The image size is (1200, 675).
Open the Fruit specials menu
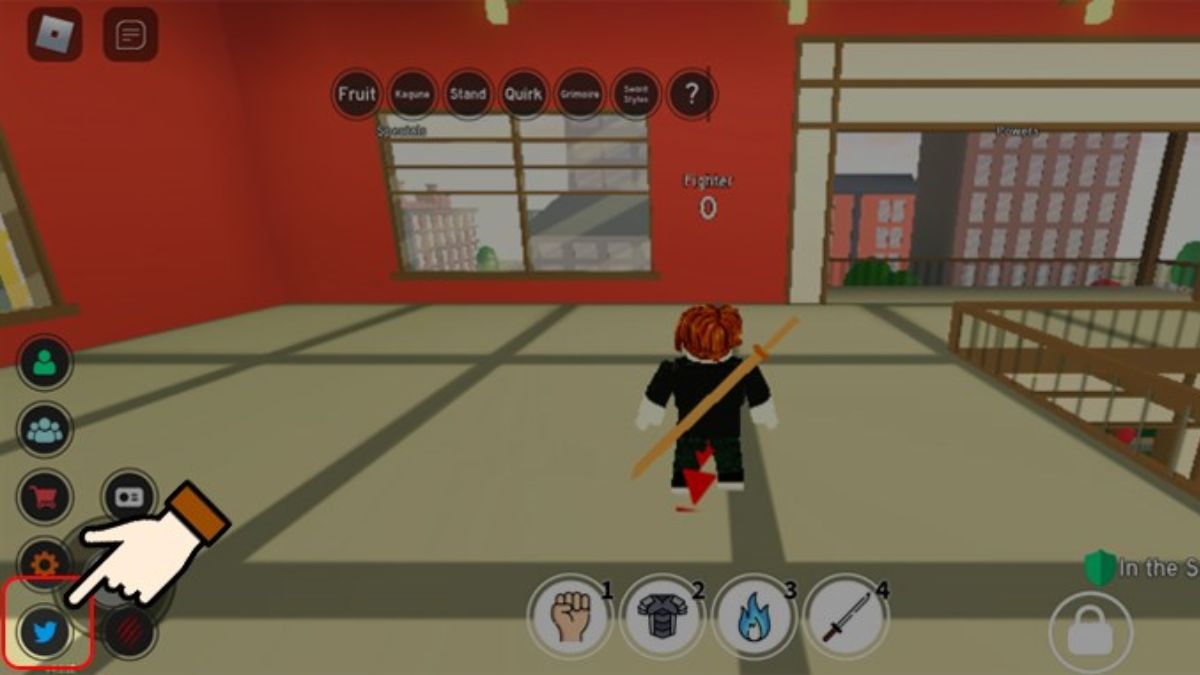[357, 95]
